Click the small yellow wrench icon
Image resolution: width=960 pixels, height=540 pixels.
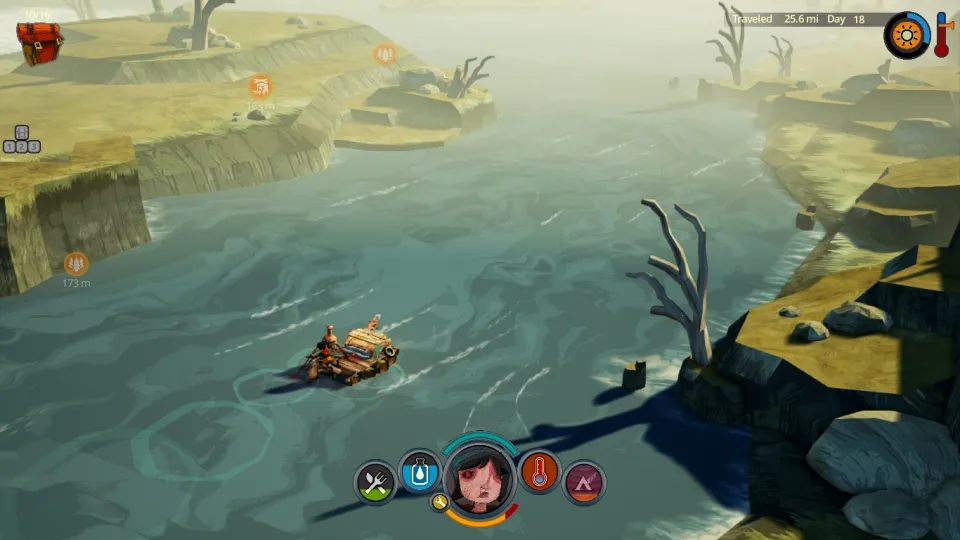click(440, 502)
